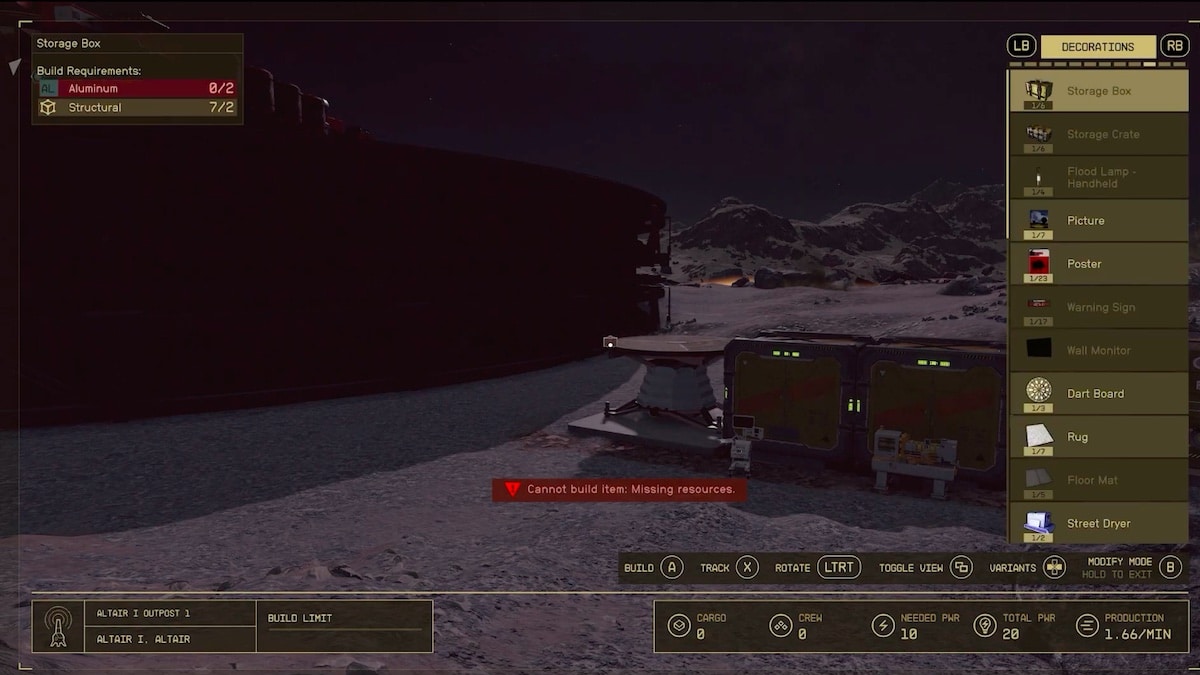
Task: Select the Flood Lamp - Handheld entry
Action: click(1098, 177)
